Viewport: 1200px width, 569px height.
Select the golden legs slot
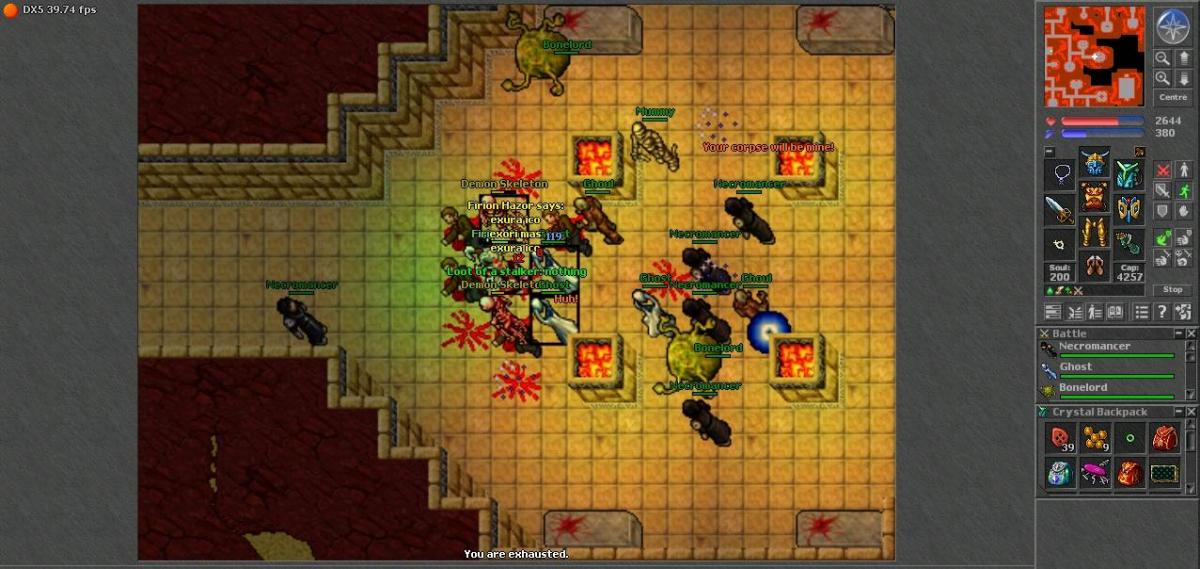tap(1094, 232)
